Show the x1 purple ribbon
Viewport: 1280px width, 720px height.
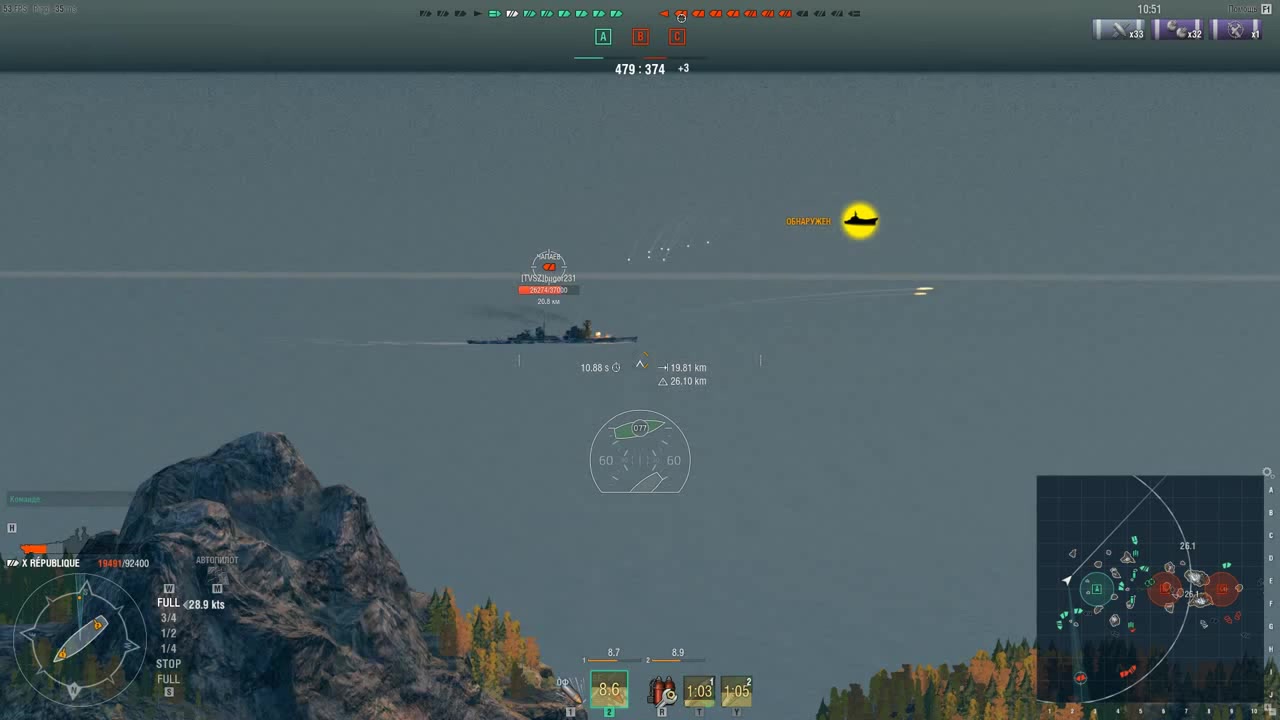tap(1236, 30)
